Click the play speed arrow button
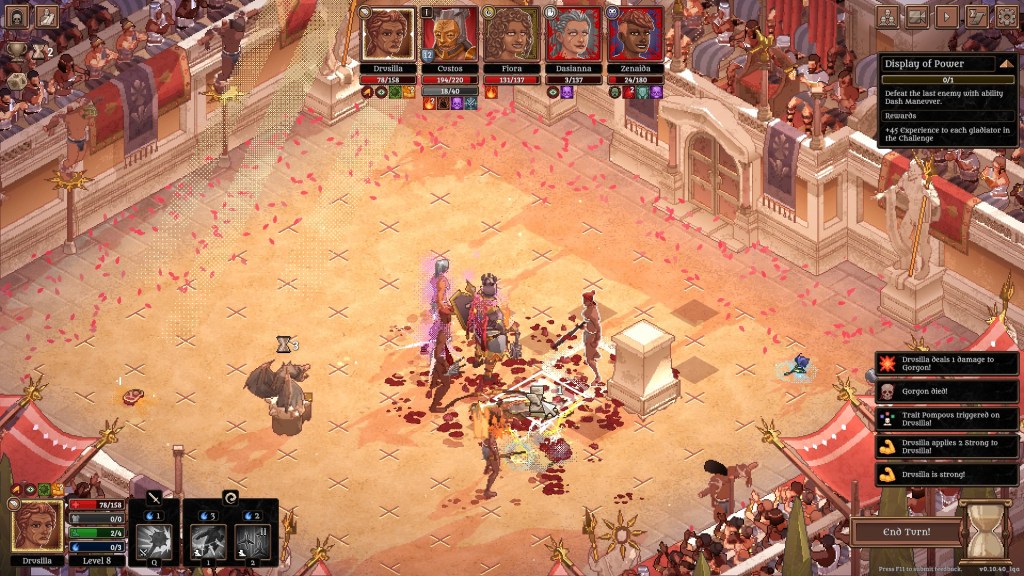Image resolution: width=1024 pixels, height=576 pixels. (948, 17)
